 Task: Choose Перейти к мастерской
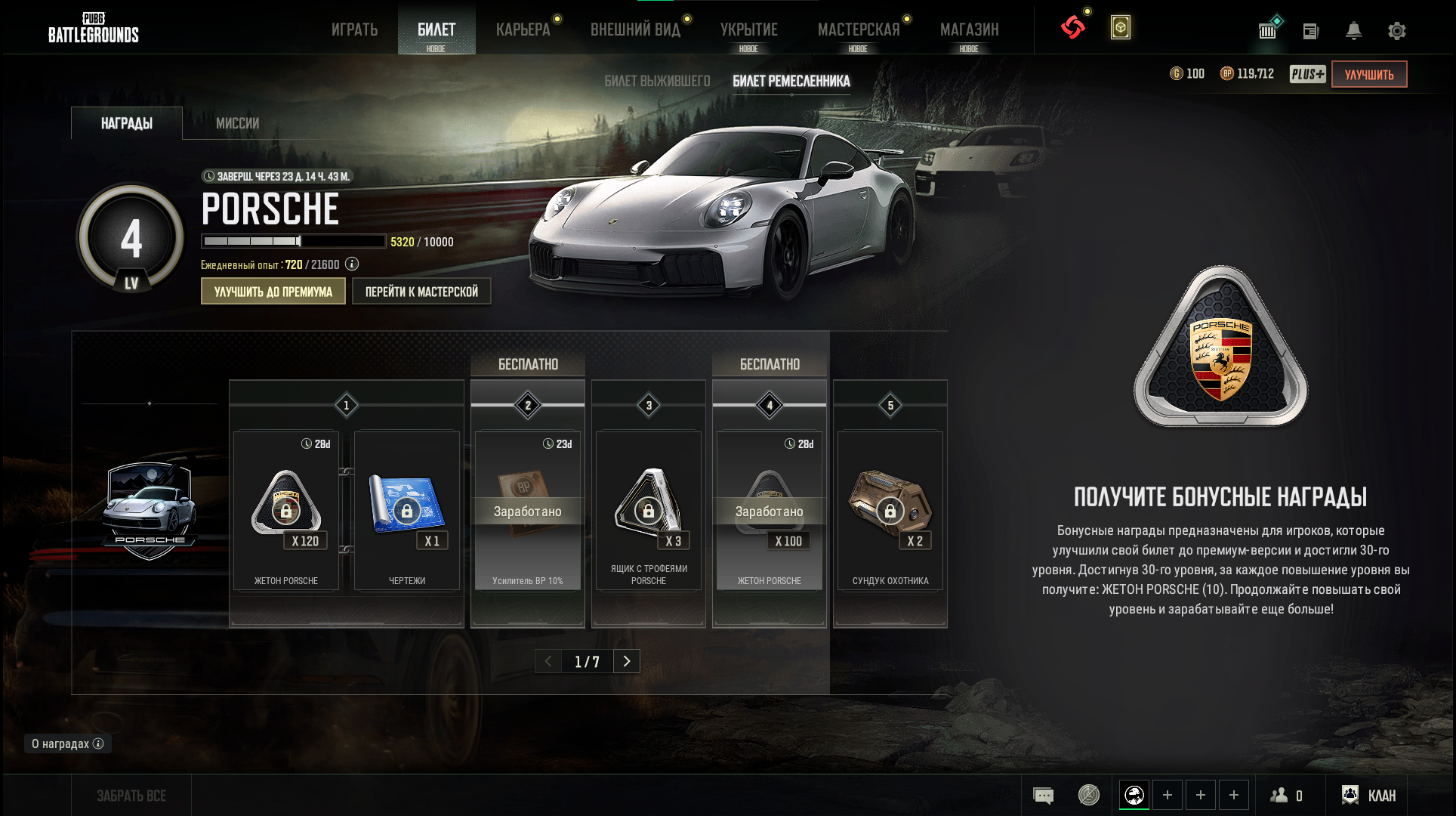pos(421,292)
